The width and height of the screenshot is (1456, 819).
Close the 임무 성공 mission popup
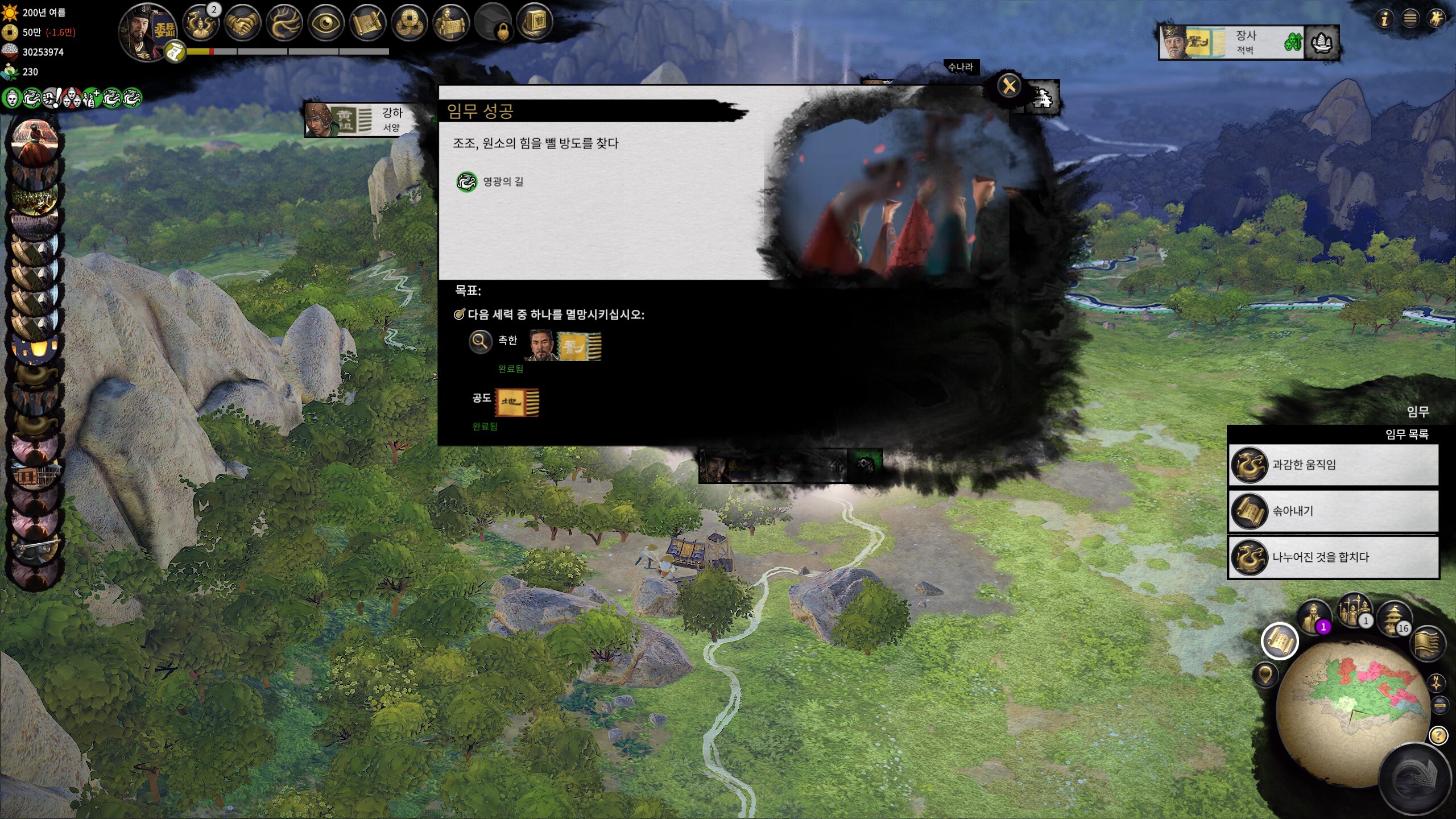[x=1009, y=86]
